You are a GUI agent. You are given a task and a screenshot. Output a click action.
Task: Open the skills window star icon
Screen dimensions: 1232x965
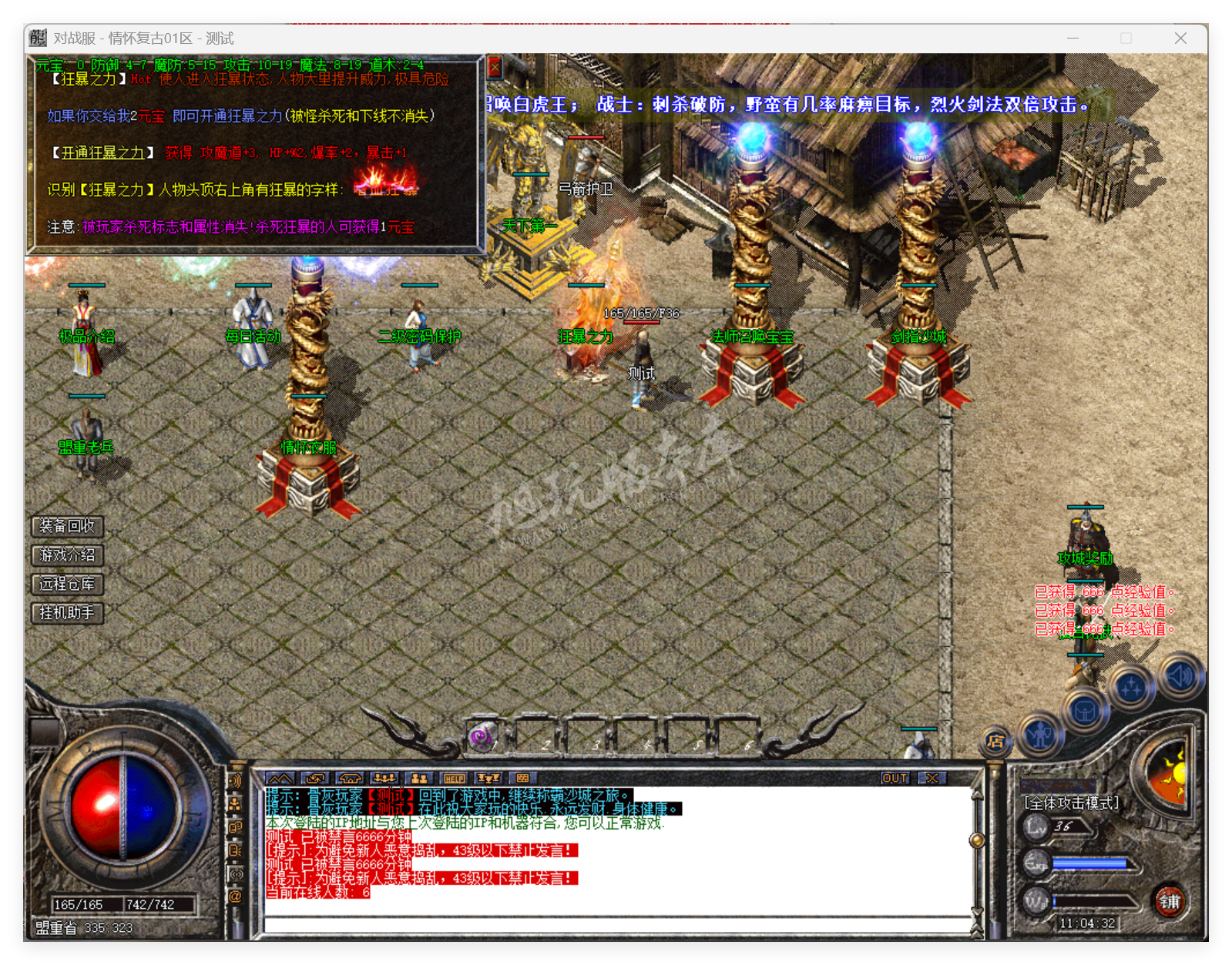(1131, 688)
